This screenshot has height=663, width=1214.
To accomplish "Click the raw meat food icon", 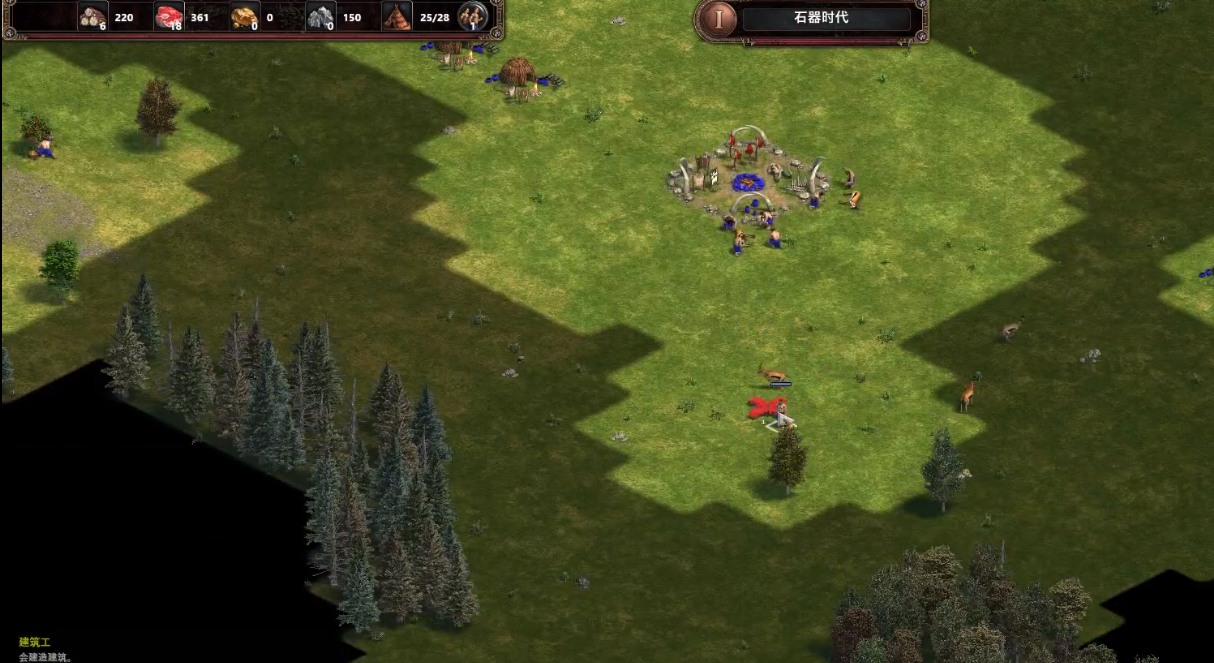I will tap(169, 17).
